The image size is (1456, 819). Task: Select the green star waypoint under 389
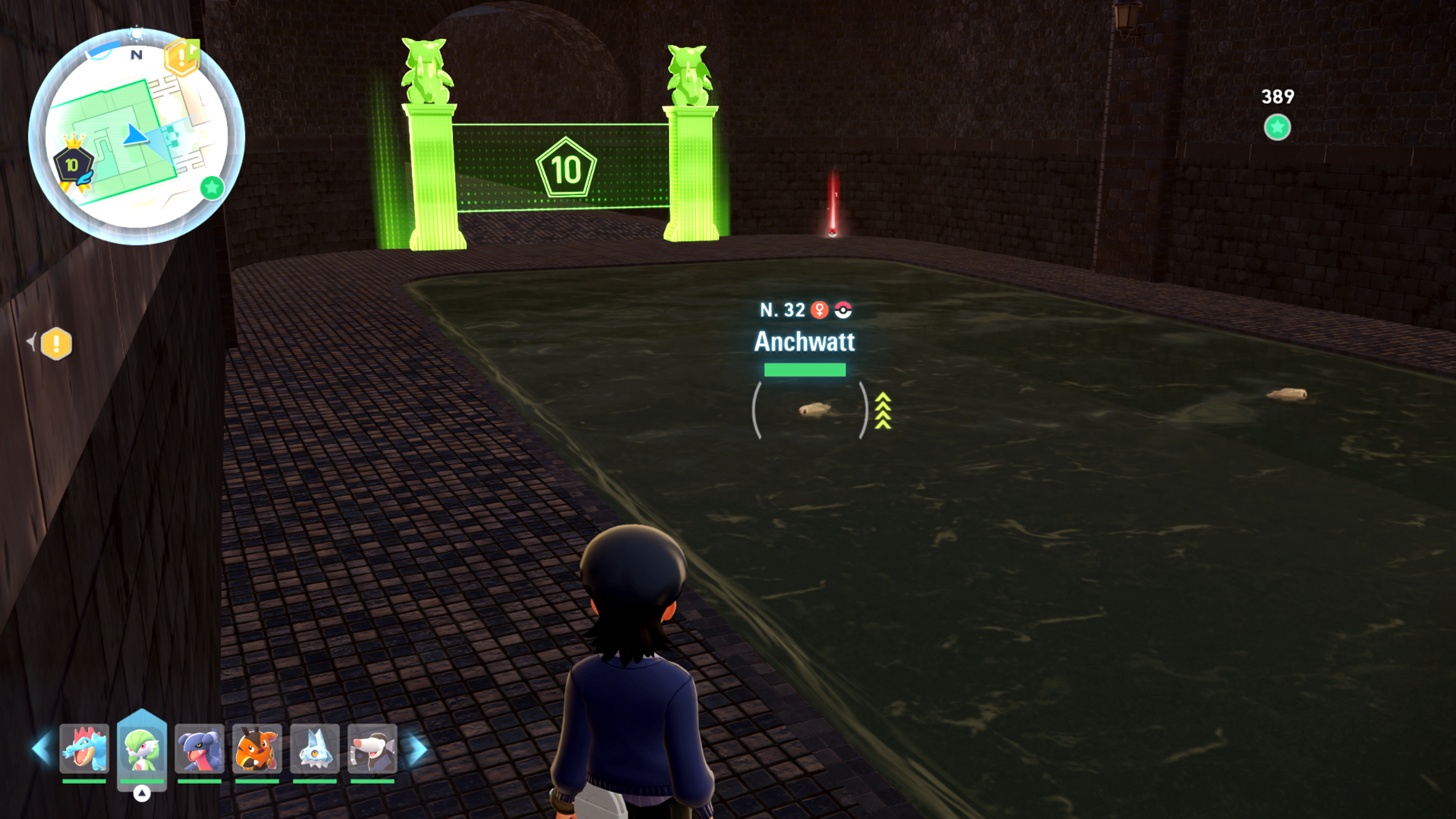coord(1277,127)
